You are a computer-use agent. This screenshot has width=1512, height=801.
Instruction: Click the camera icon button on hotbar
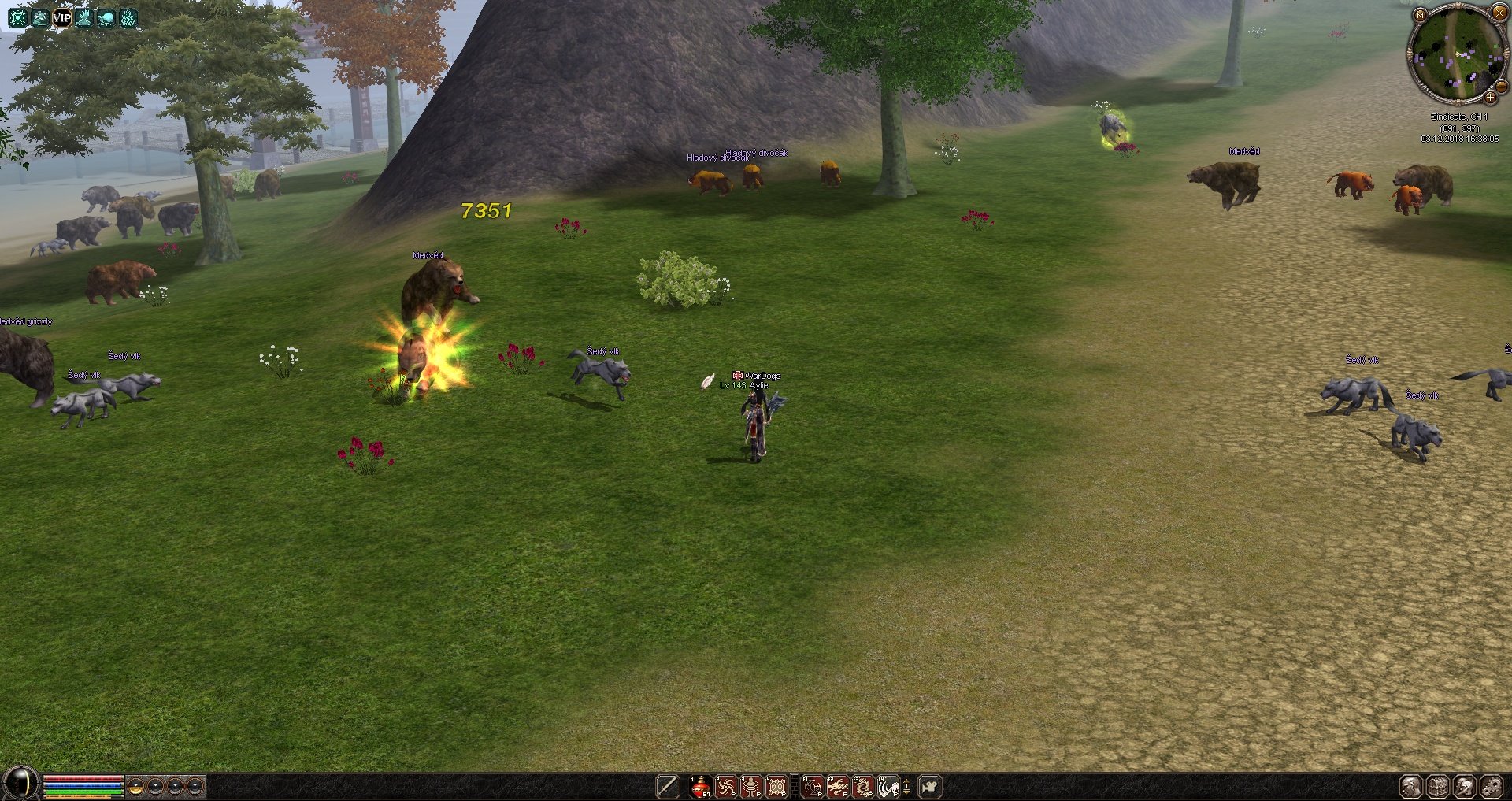(x=930, y=786)
